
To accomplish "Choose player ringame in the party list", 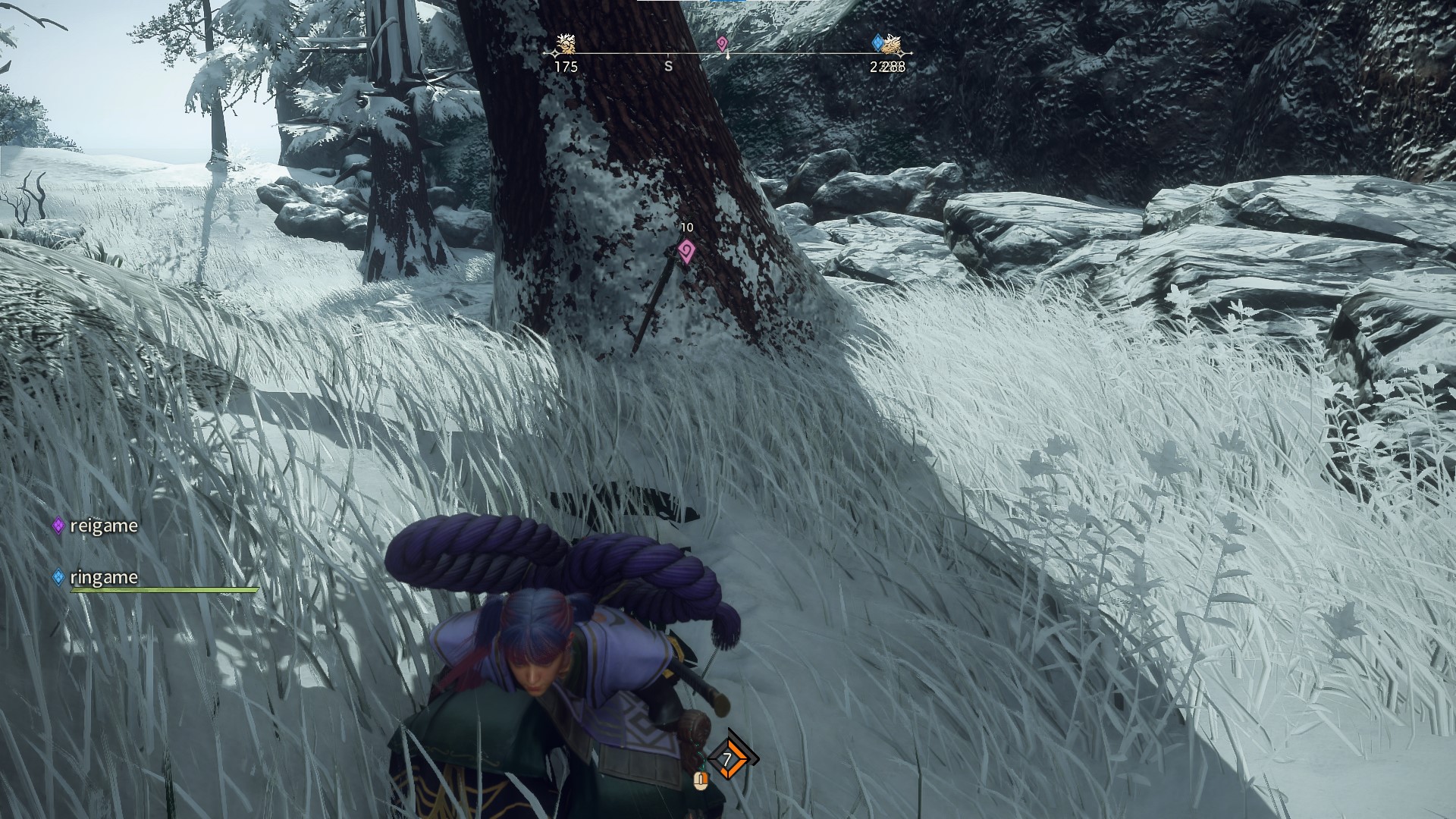I will [103, 577].
